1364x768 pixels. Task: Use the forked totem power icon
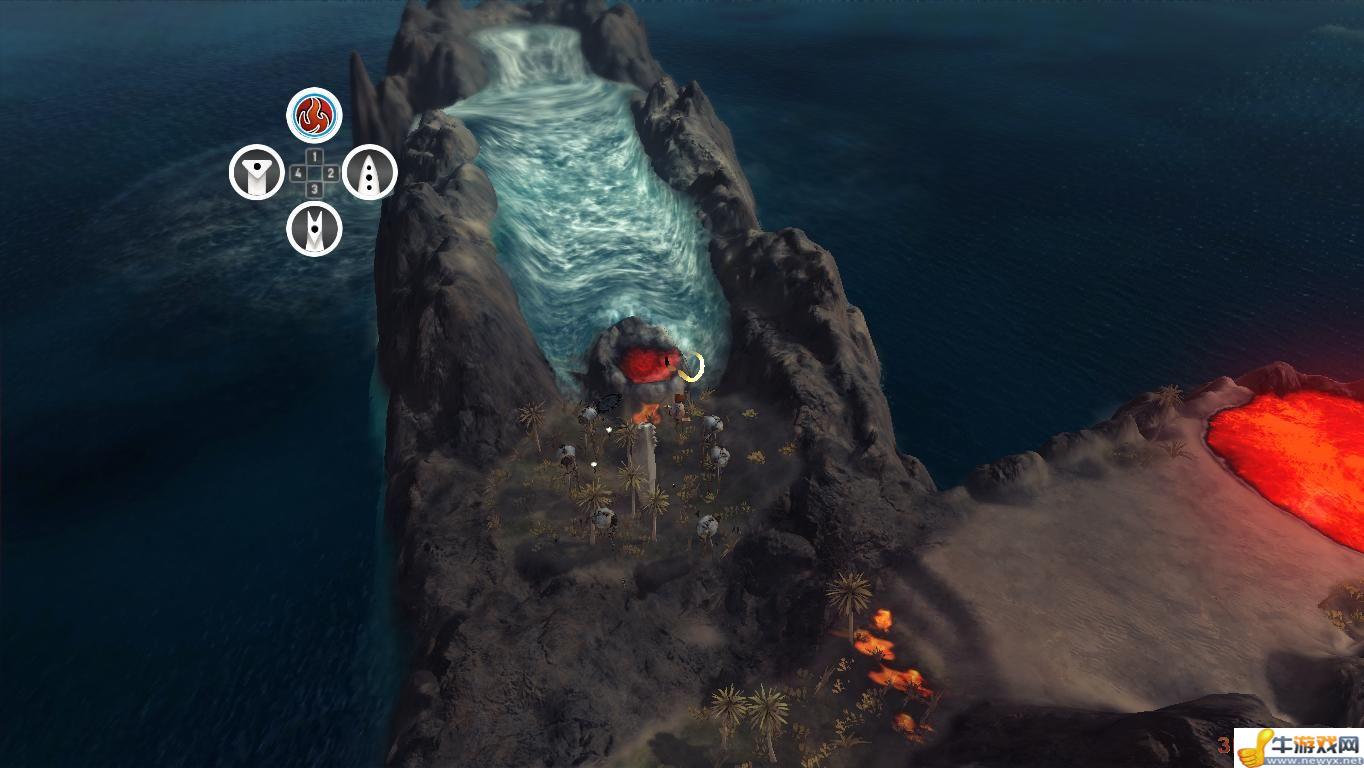[314, 229]
